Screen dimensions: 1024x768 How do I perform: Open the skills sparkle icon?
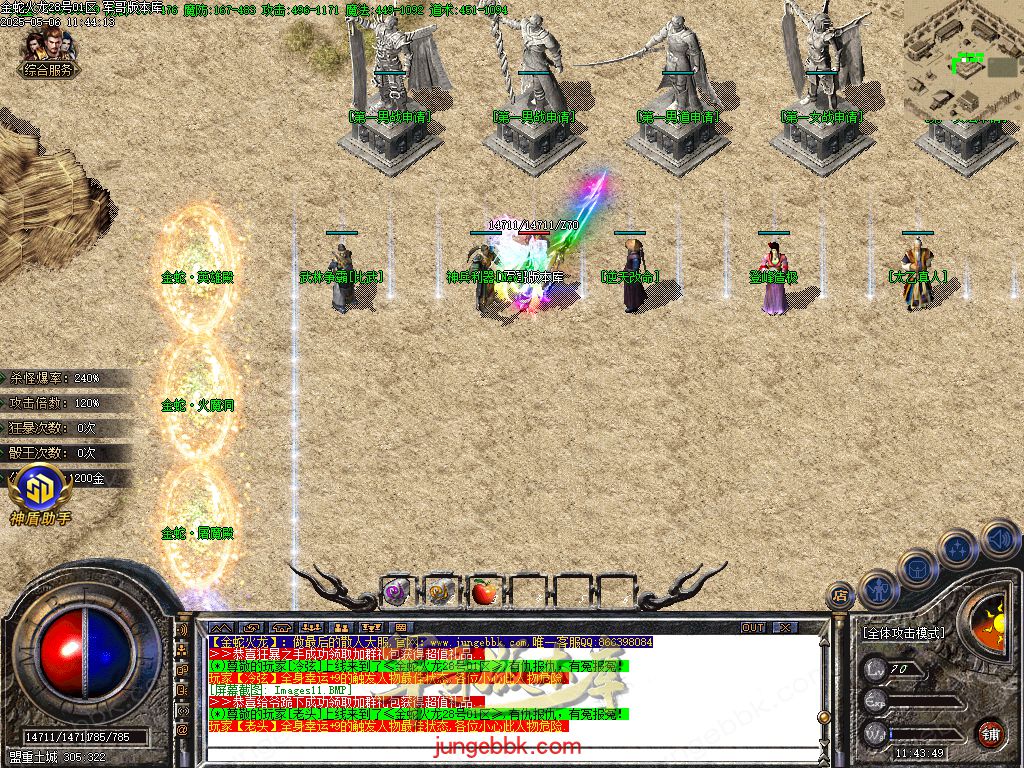point(958,548)
